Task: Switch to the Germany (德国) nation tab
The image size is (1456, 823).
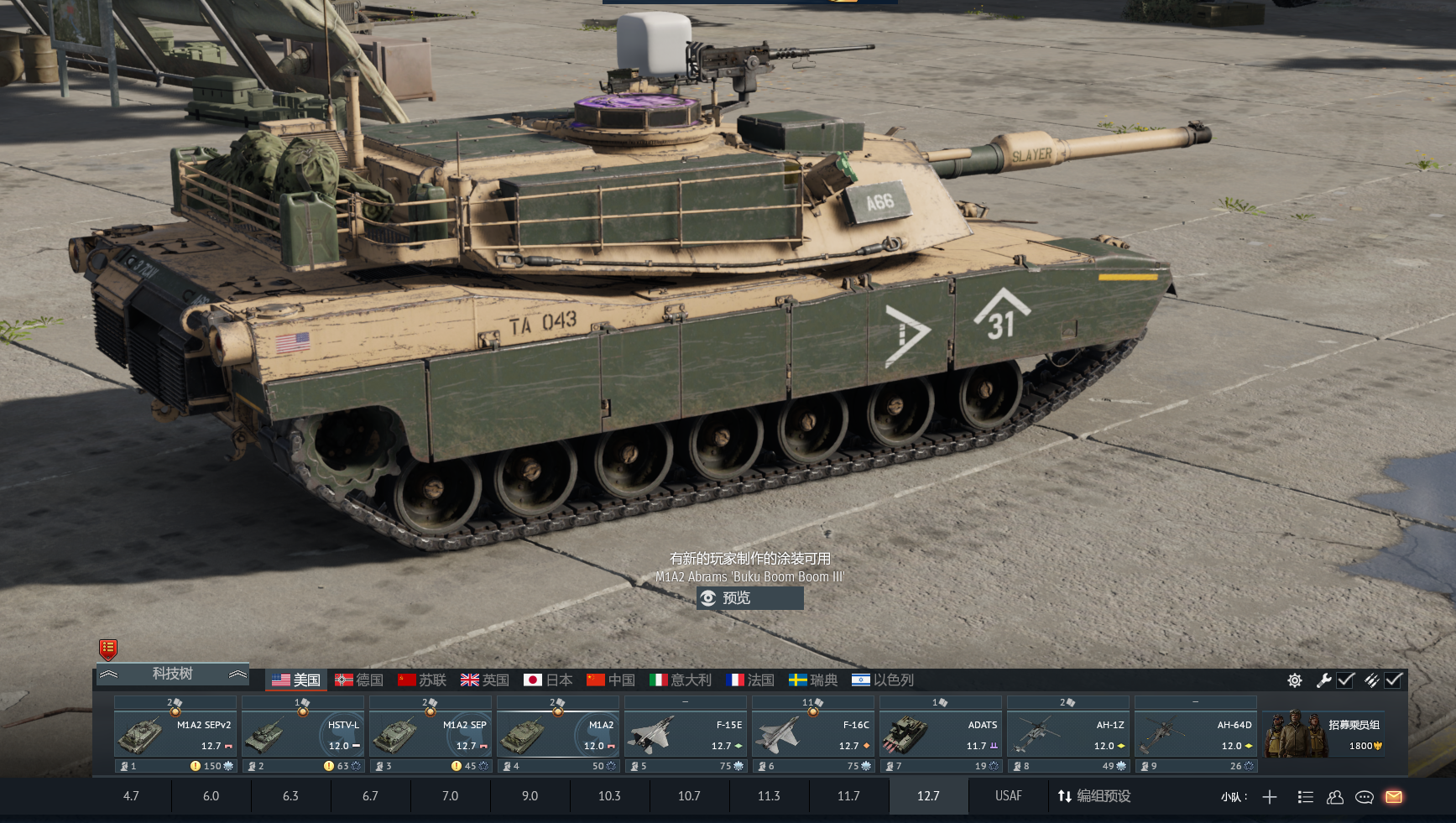Action: (359, 680)
